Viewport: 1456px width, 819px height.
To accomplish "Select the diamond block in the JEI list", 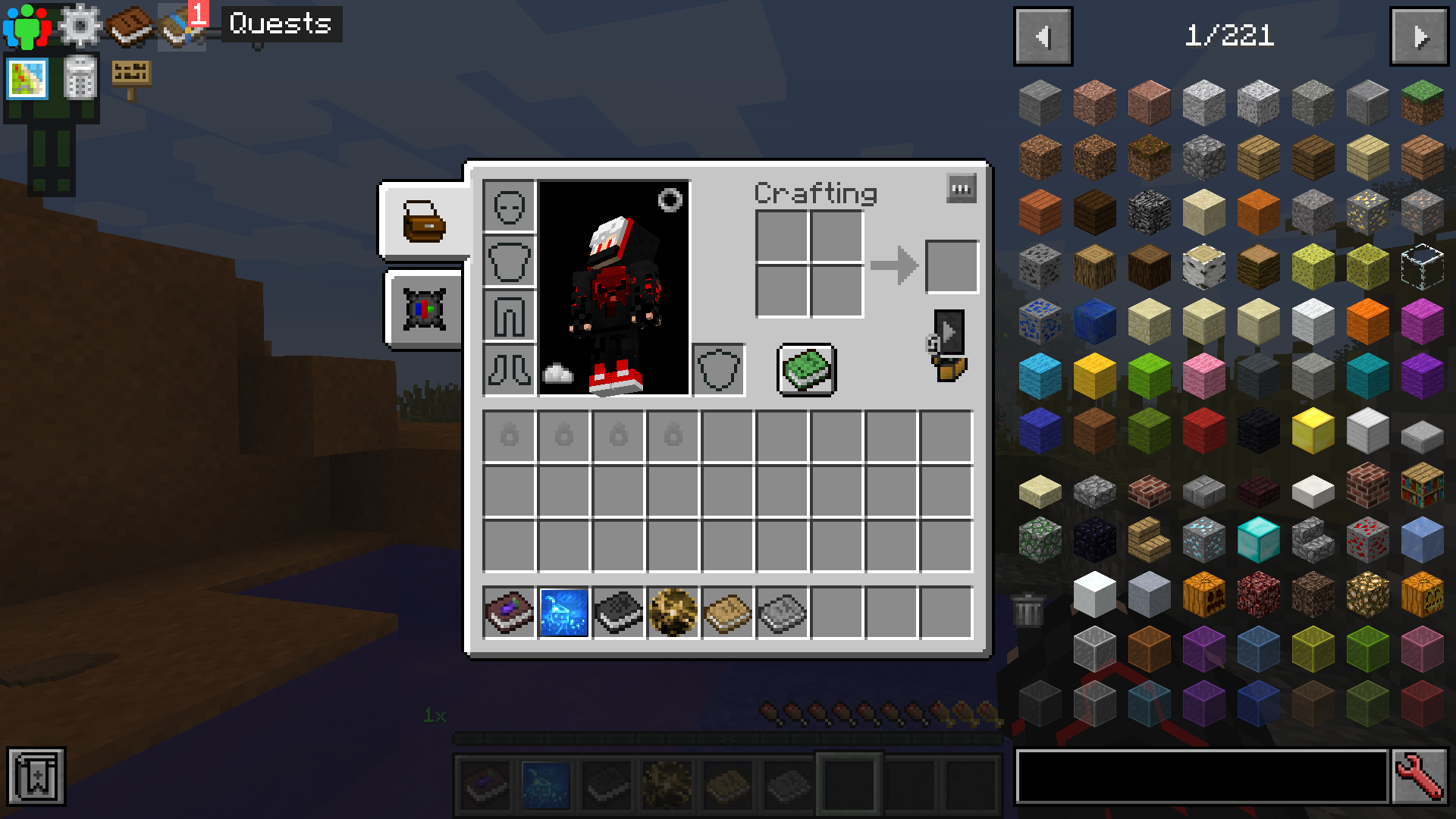I will click(1258, 541).
